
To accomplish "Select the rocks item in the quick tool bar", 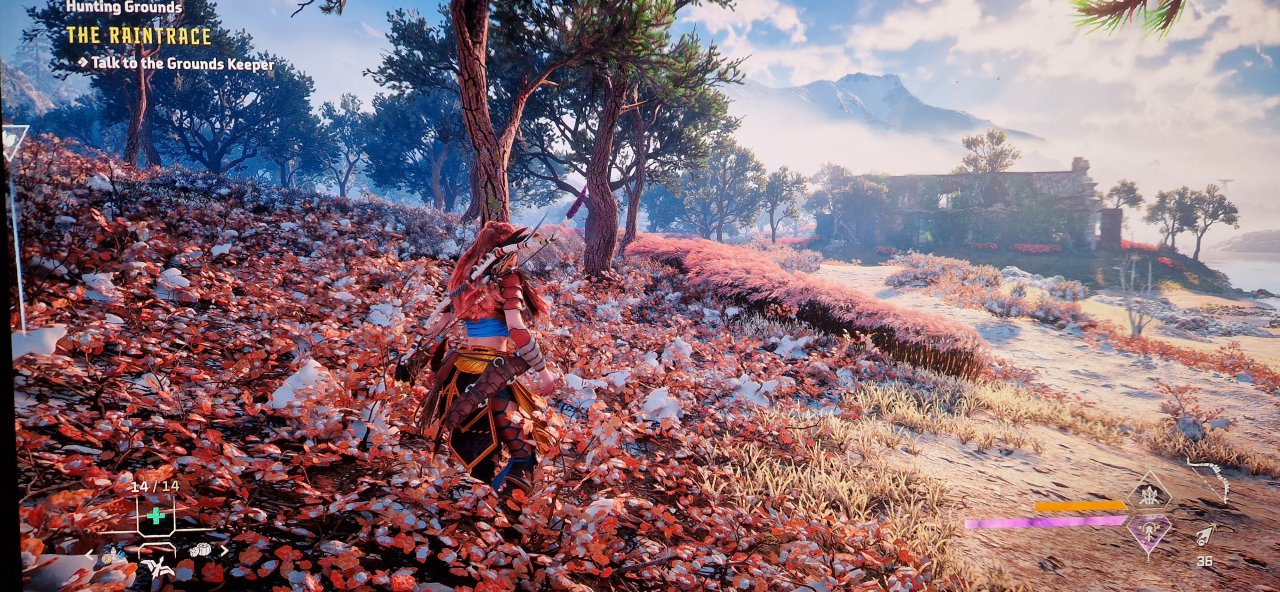I will [200, 549].
